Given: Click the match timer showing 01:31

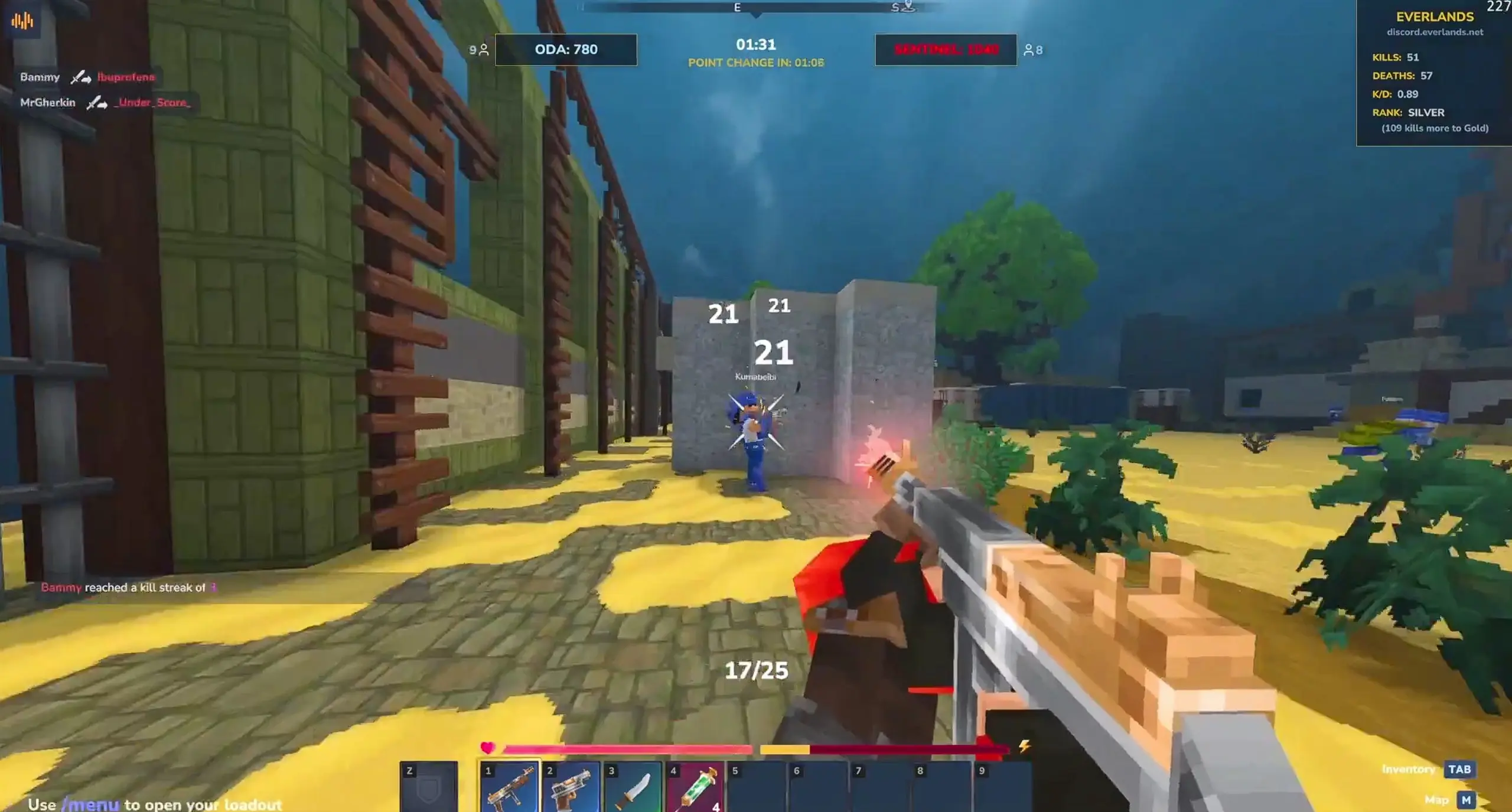Looking at the screenshot, I should point(756,45).
